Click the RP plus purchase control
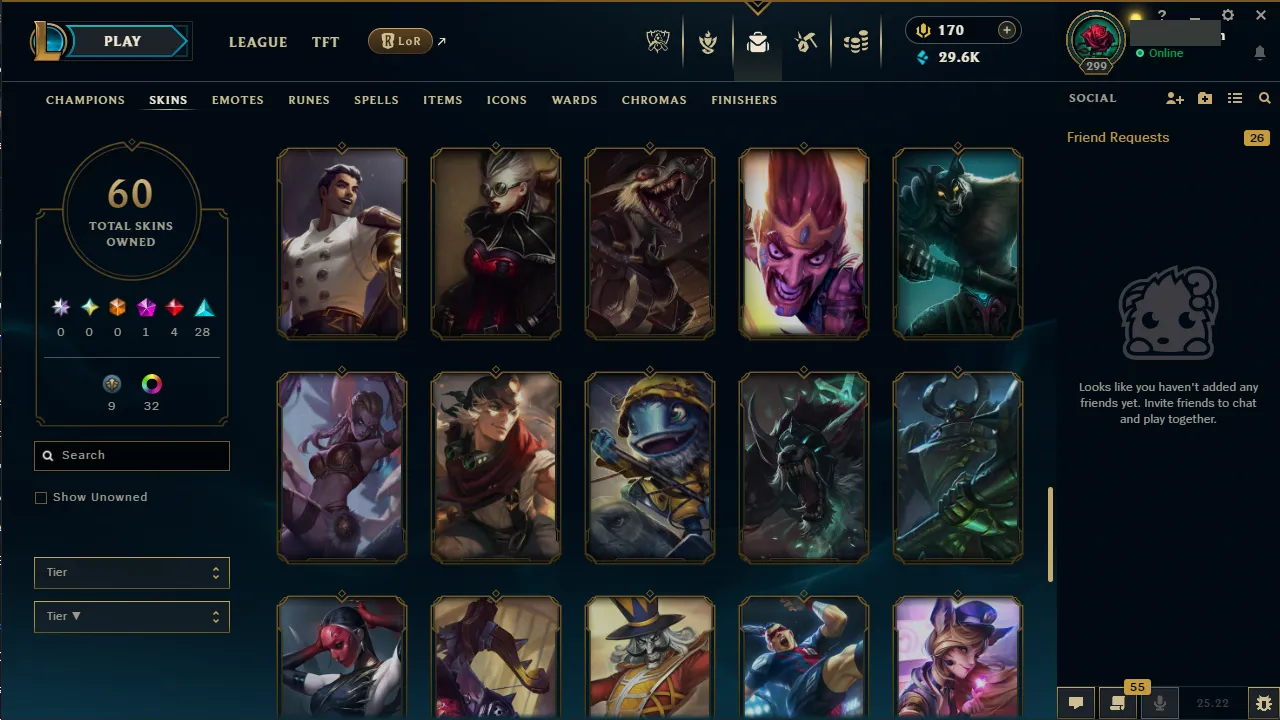Screen dimensions: 1280x720 coord(1005,30)
